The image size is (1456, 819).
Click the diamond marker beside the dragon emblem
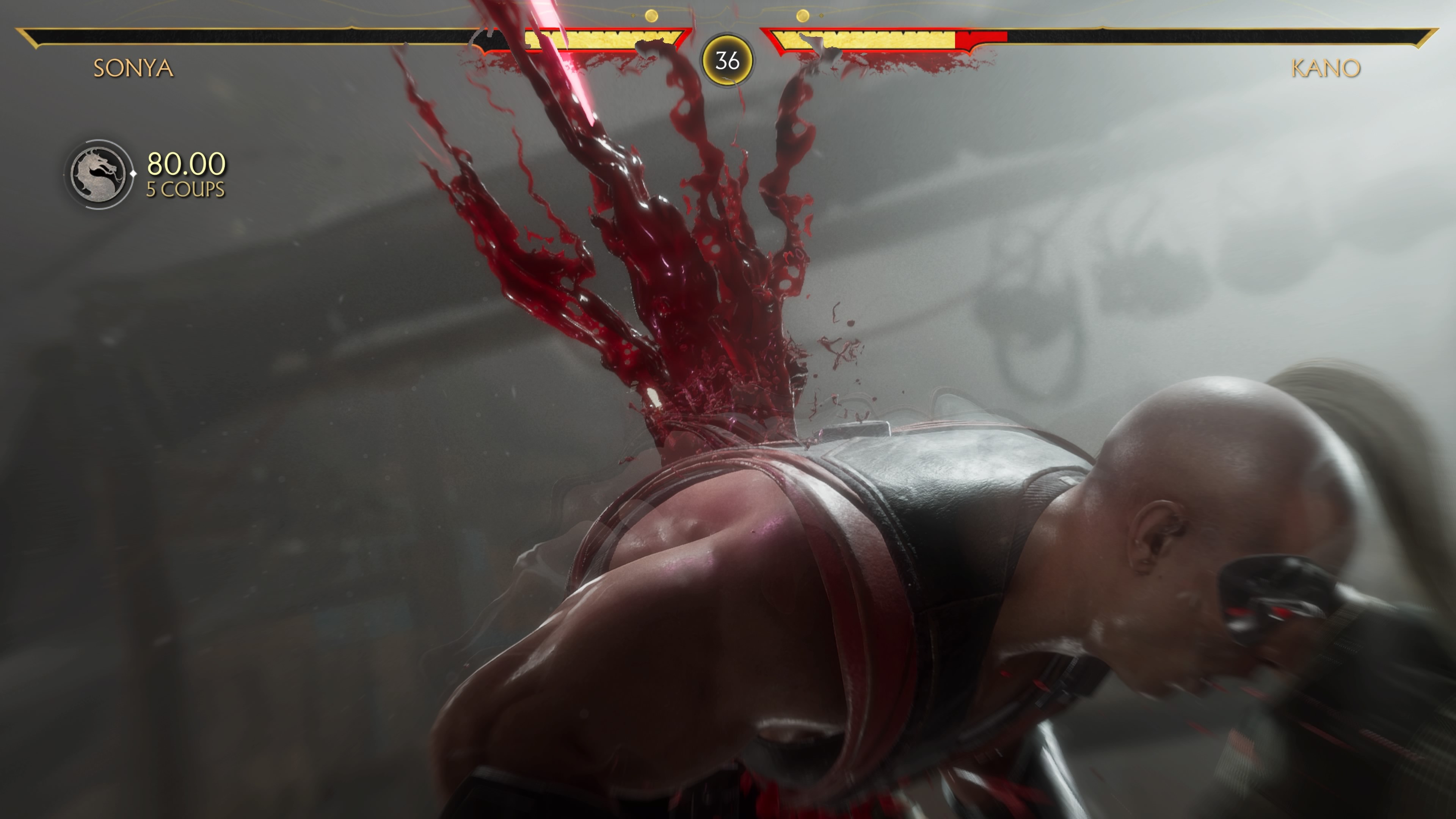pyautogui.click(x=133, y=175)
